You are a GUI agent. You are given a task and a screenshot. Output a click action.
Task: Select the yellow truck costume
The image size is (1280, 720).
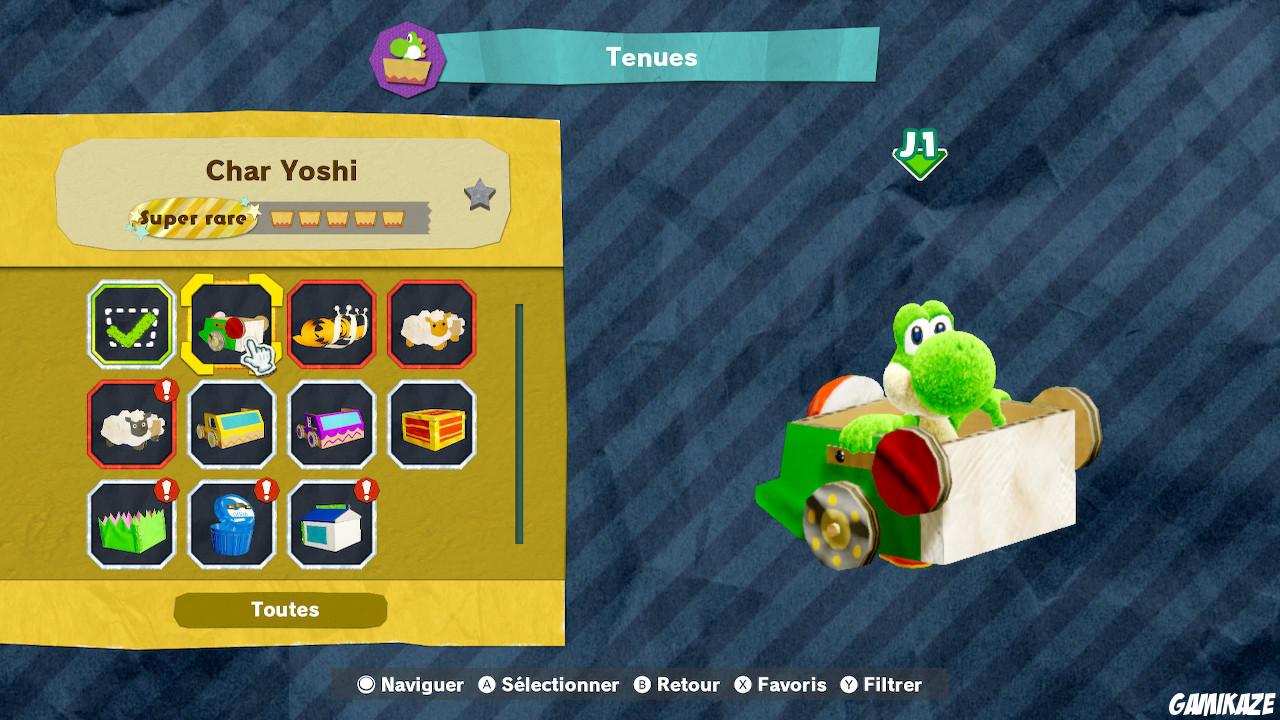click(x=231, y=425)
